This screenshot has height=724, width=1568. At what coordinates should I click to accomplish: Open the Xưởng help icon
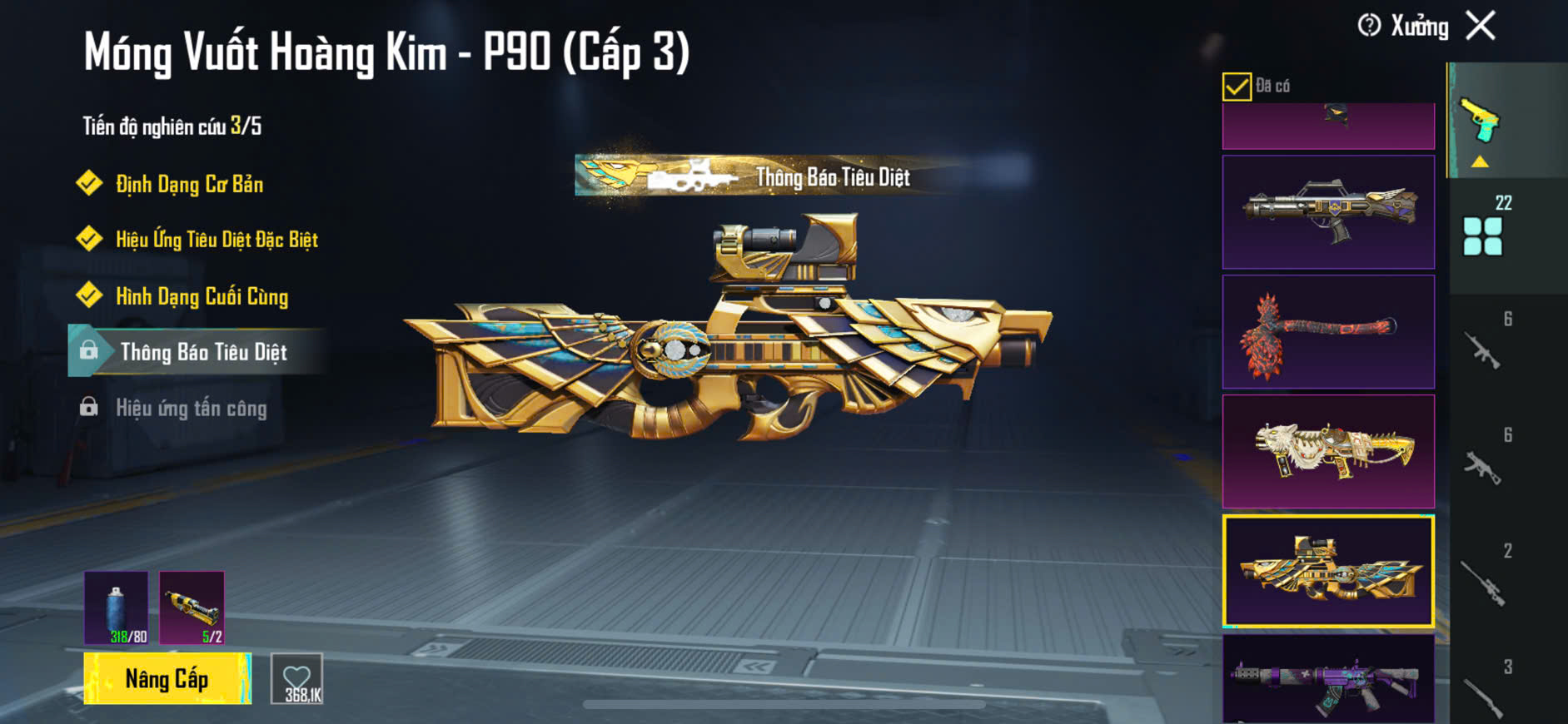1369,26
